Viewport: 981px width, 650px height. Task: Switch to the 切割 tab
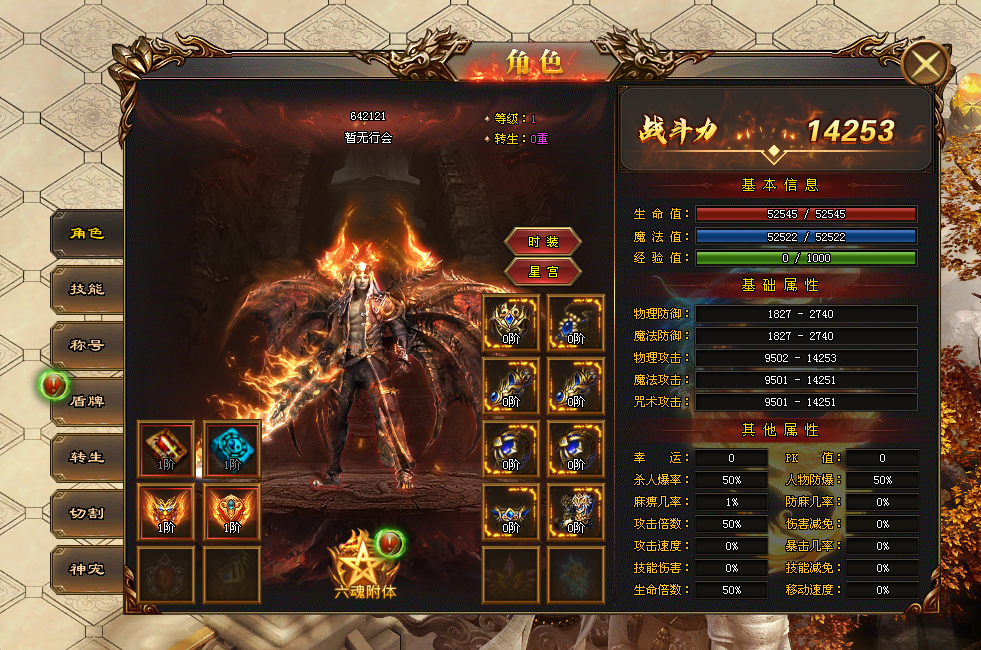point(87,513)
